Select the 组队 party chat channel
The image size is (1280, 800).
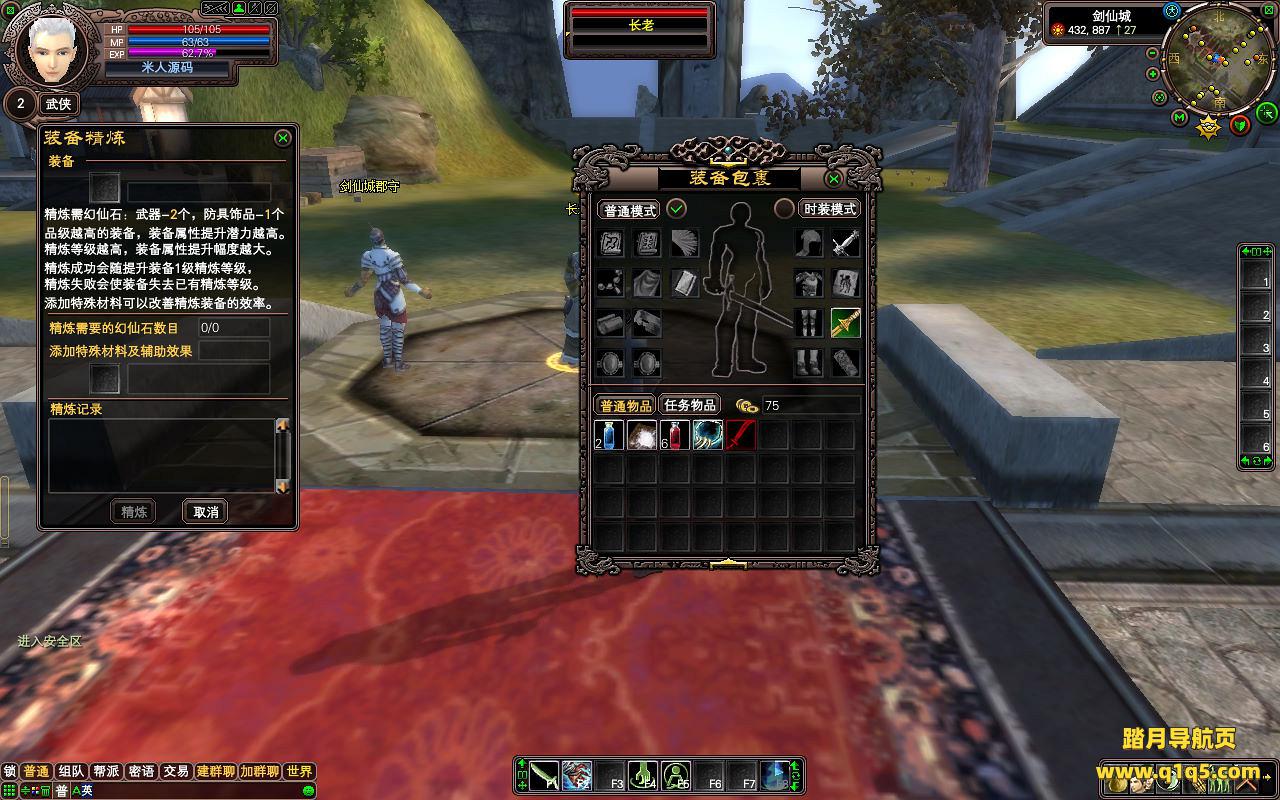[x=71, y=771]
